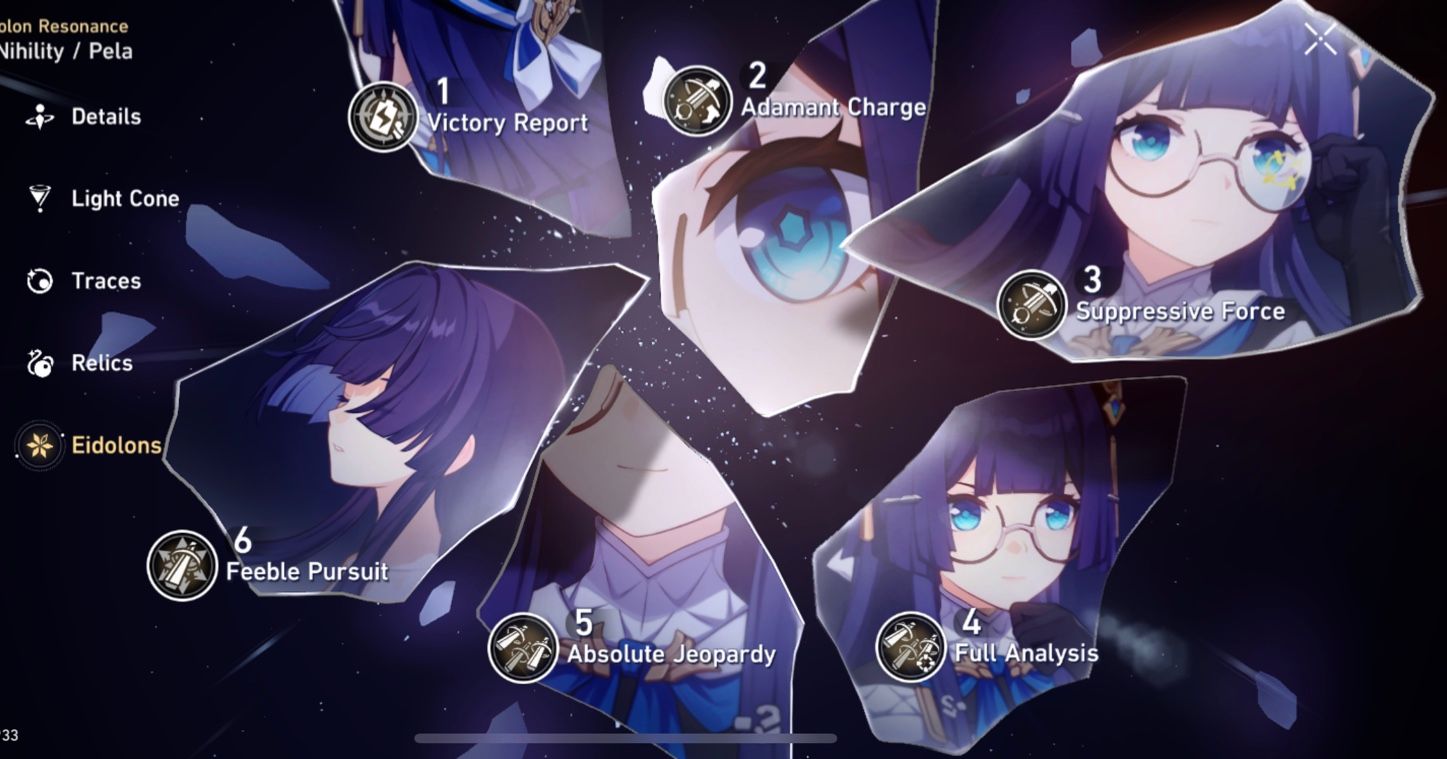This screenshot has height=759, width=1447.
Task: Open the Full Analysis eidolon icon
Action: pos(911,649)
